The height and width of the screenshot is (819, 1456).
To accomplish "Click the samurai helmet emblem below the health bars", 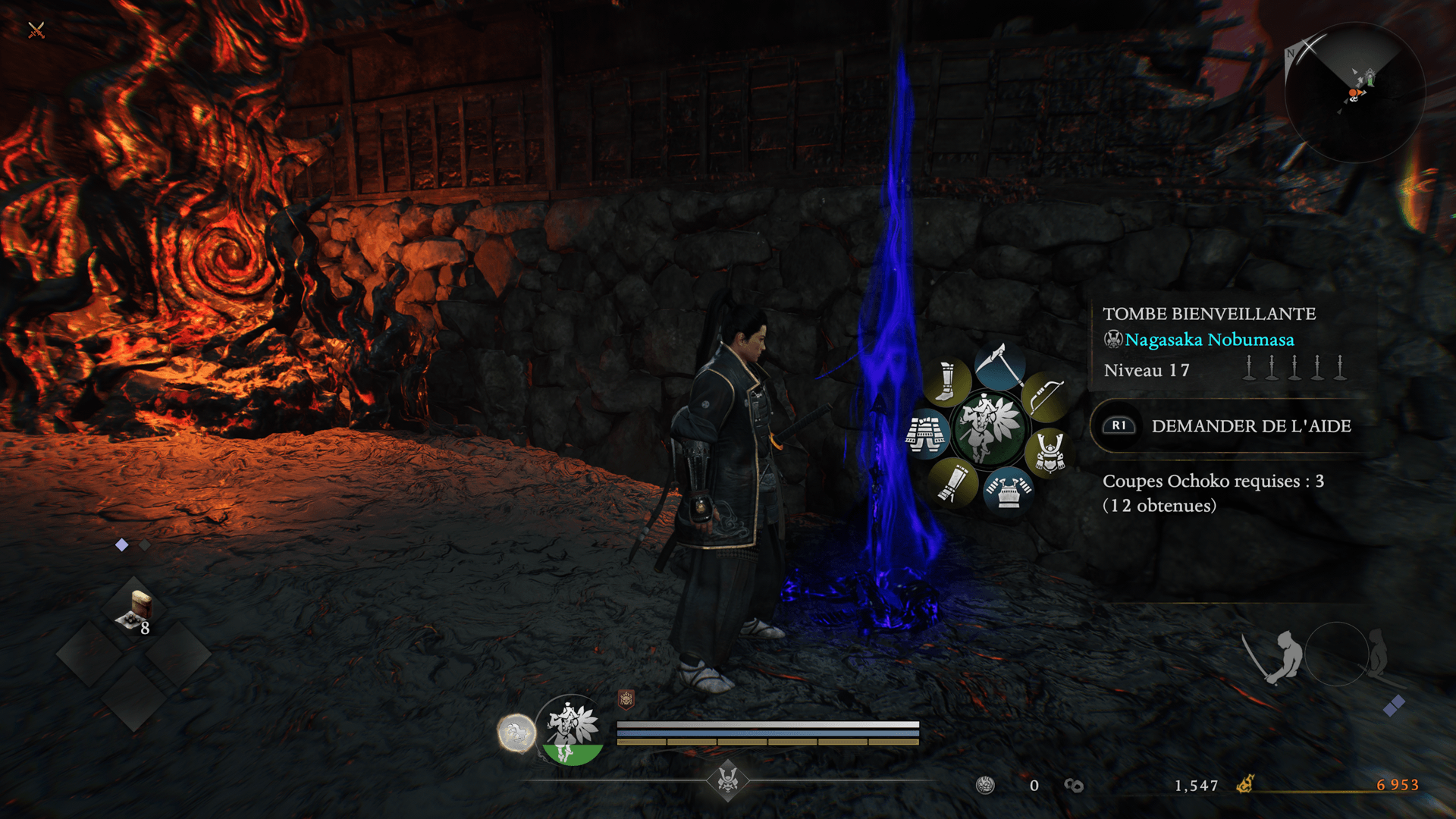I will coord(728,780).
